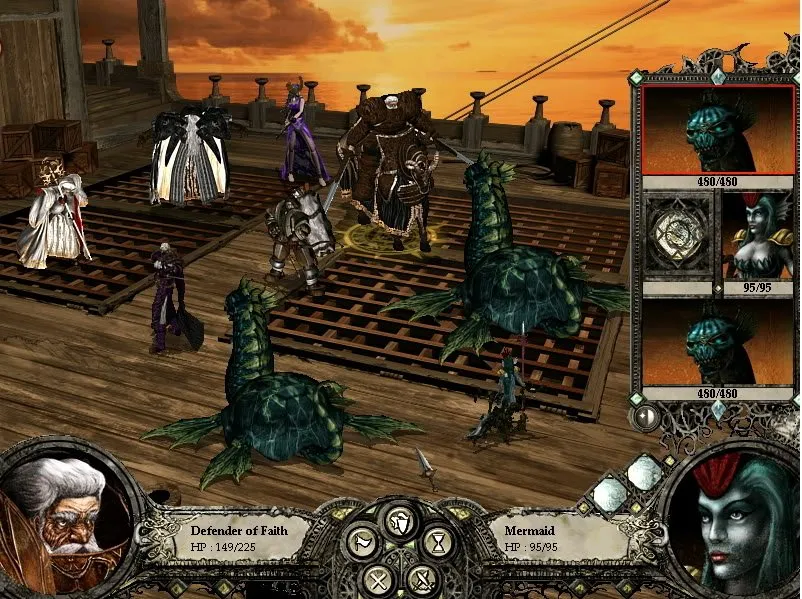802x599 pixels.
Task: Choose the Defend shield button
Action: tap(400, 520)
